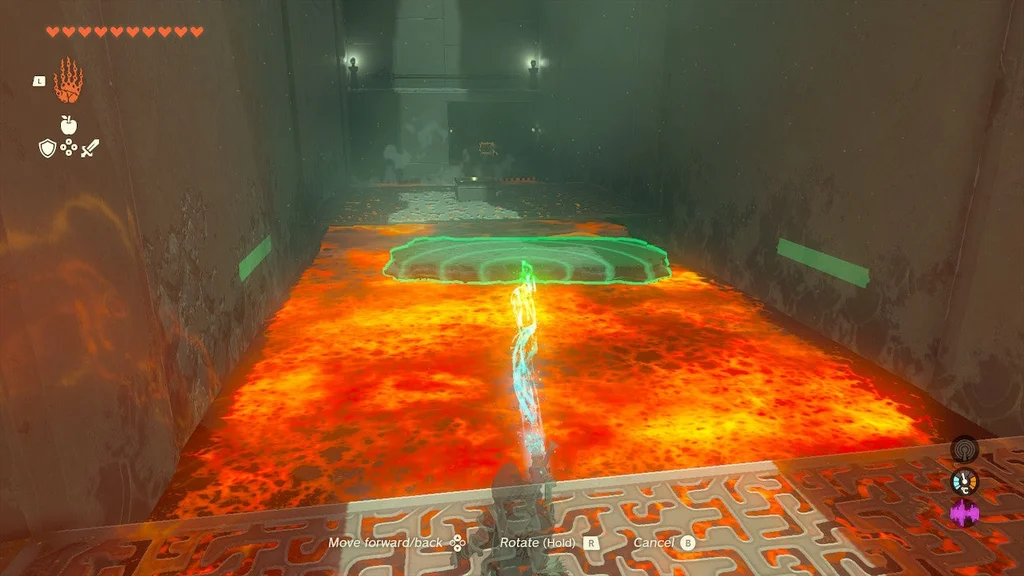The height and width of the screenshot is (576, 1024).
Task: Open the apple materials quick-select
Action: click(x=68, y=125)
